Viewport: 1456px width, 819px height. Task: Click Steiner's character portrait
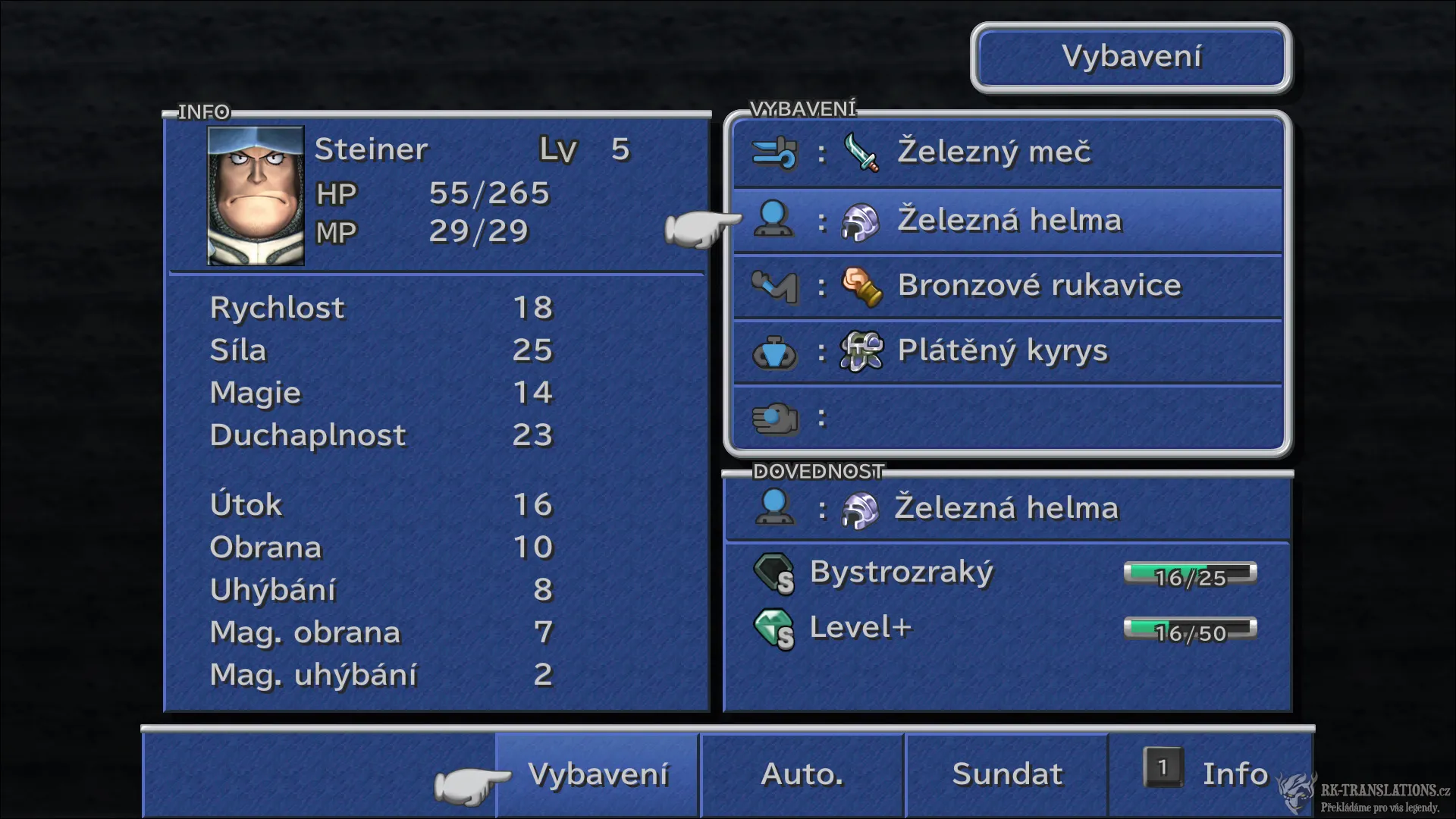click(x=254, y=194)
